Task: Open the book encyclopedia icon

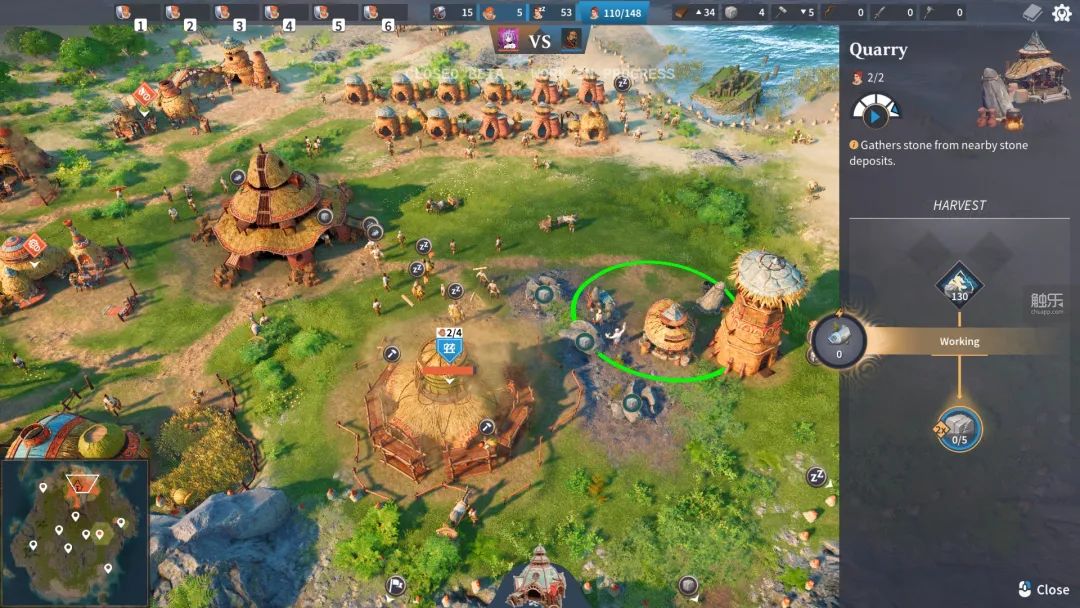Action: [1032, 13]
